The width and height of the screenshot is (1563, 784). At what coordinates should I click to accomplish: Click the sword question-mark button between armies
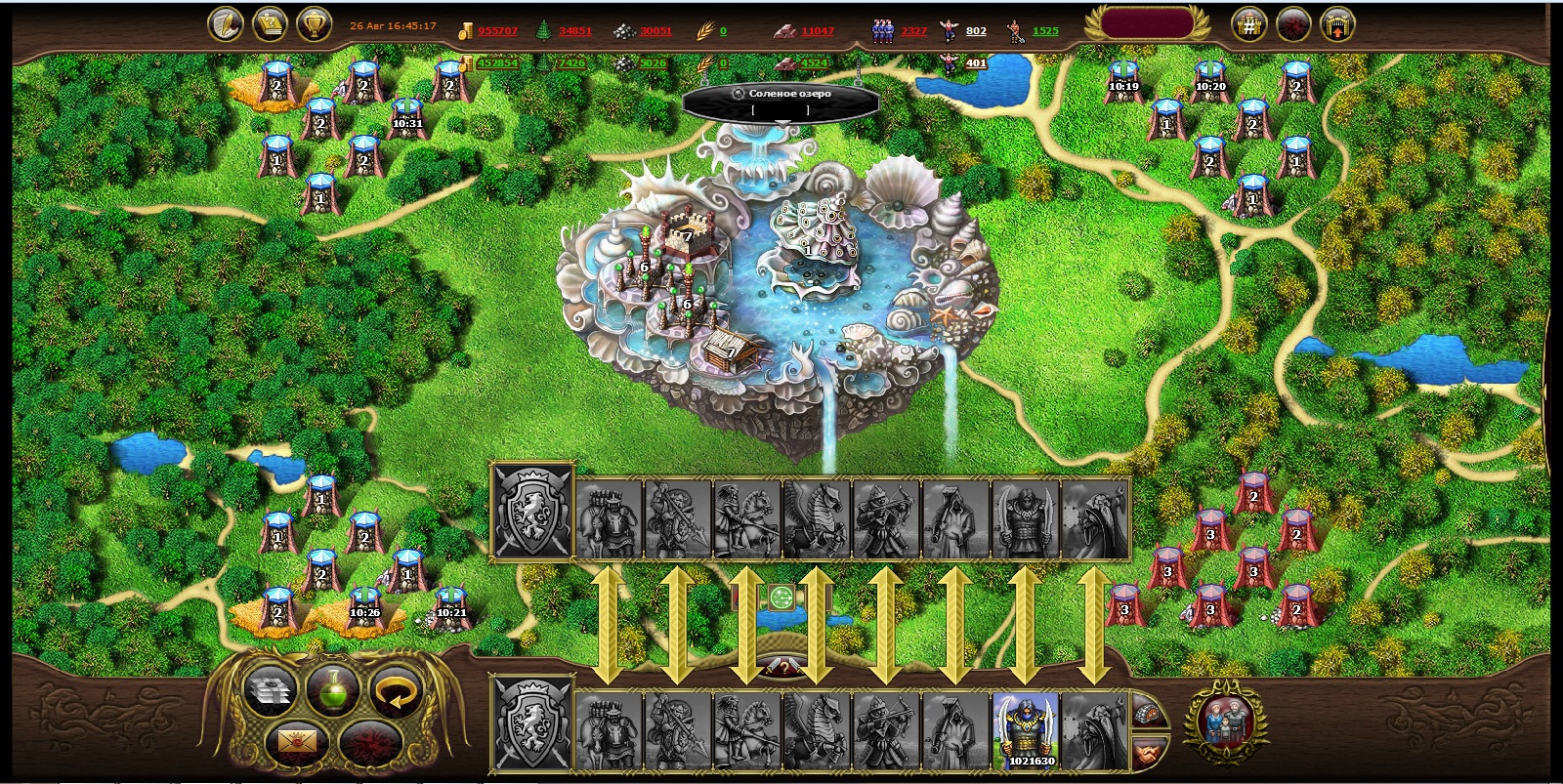pyautogui.click(x=782, y=667)
